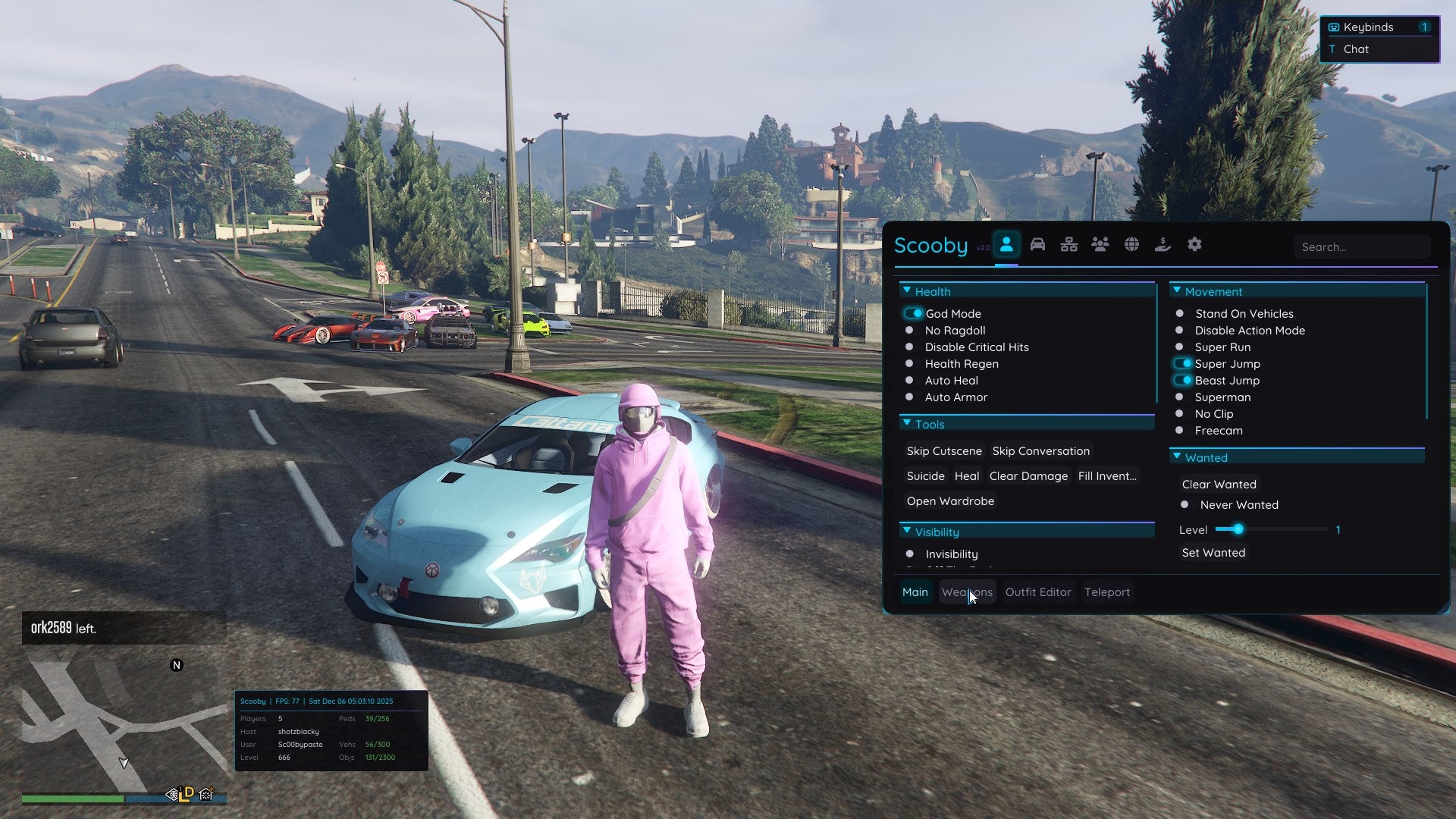The image size is (1456, 819).
Task: Click the Clear Wanted button
Action: (x=1218, y=484)
